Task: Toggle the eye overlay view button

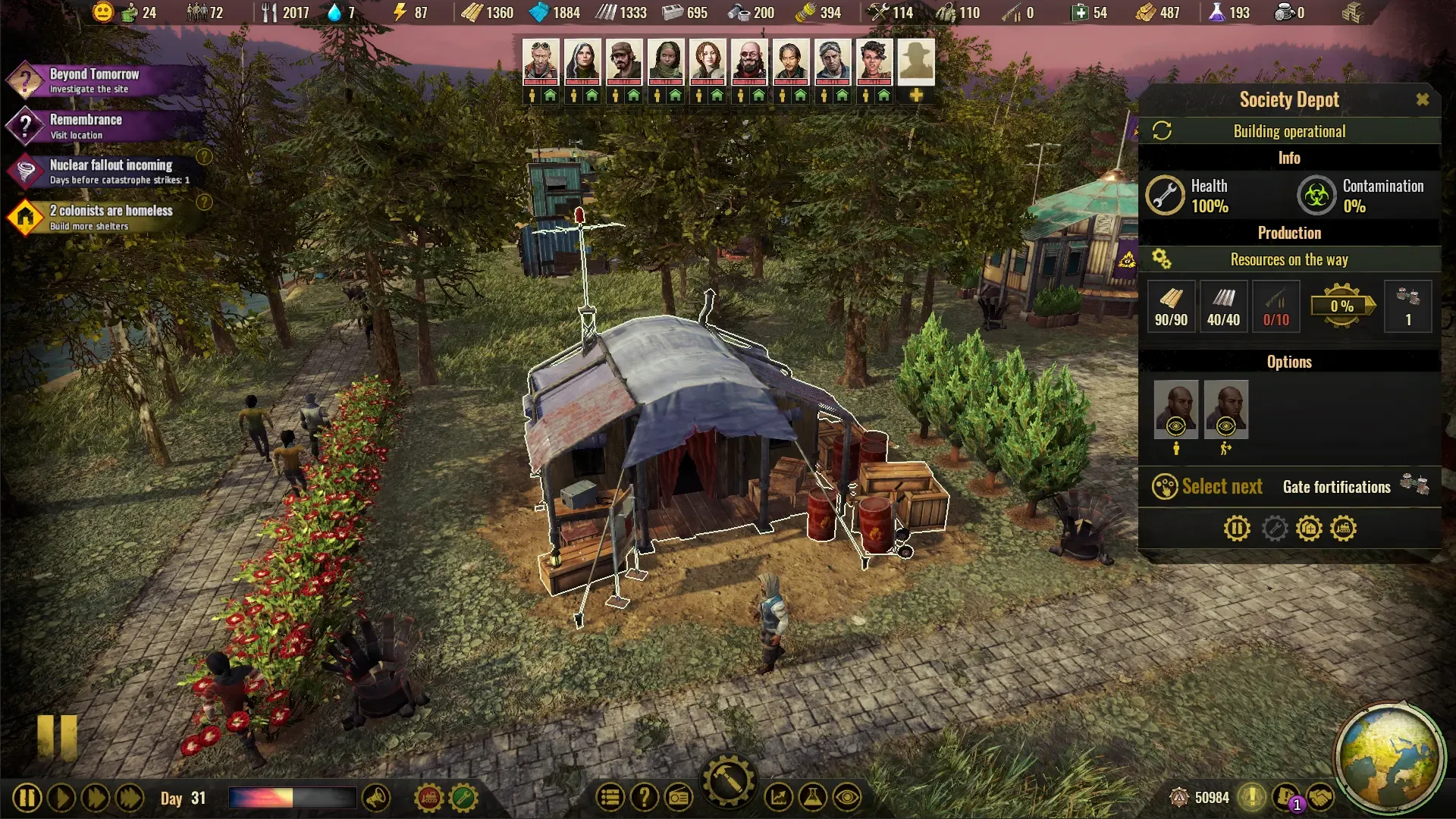Action: coord(846,798)
